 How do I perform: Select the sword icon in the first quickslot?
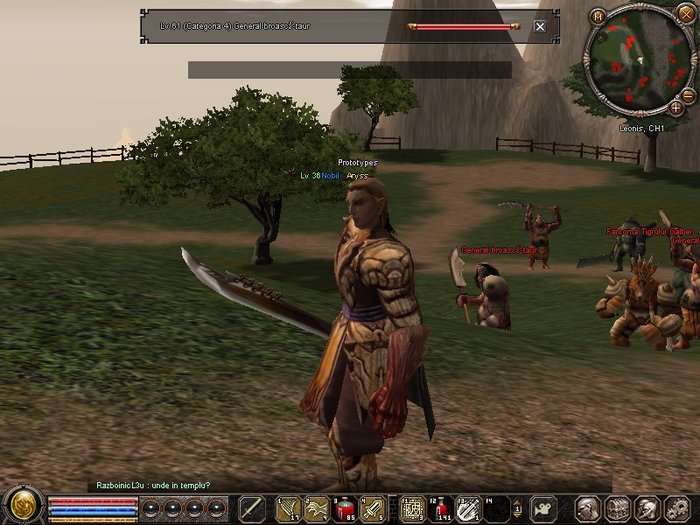[252, 507]
